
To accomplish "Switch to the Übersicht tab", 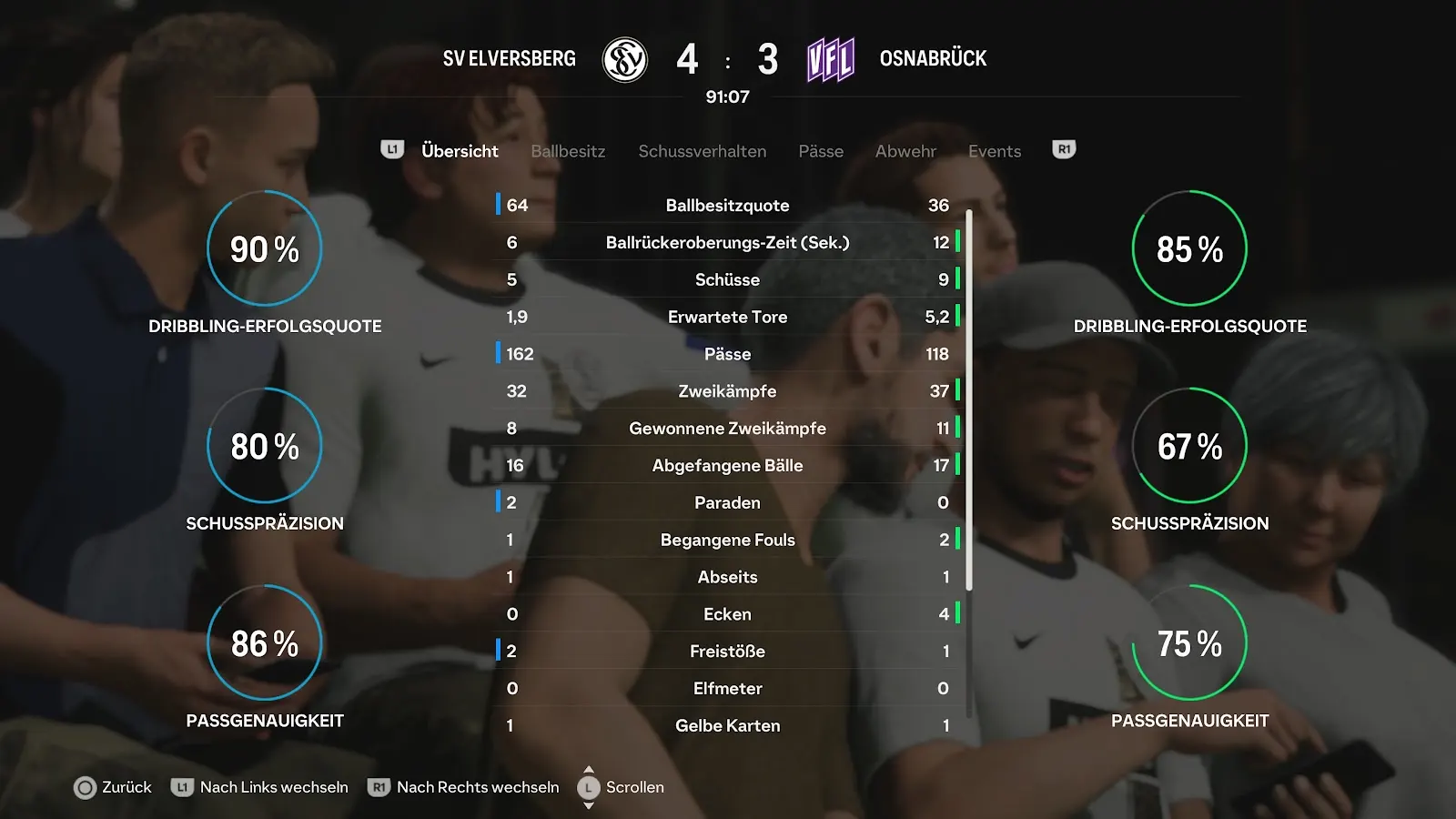I will pyautogui.click(x=460, y=151).
